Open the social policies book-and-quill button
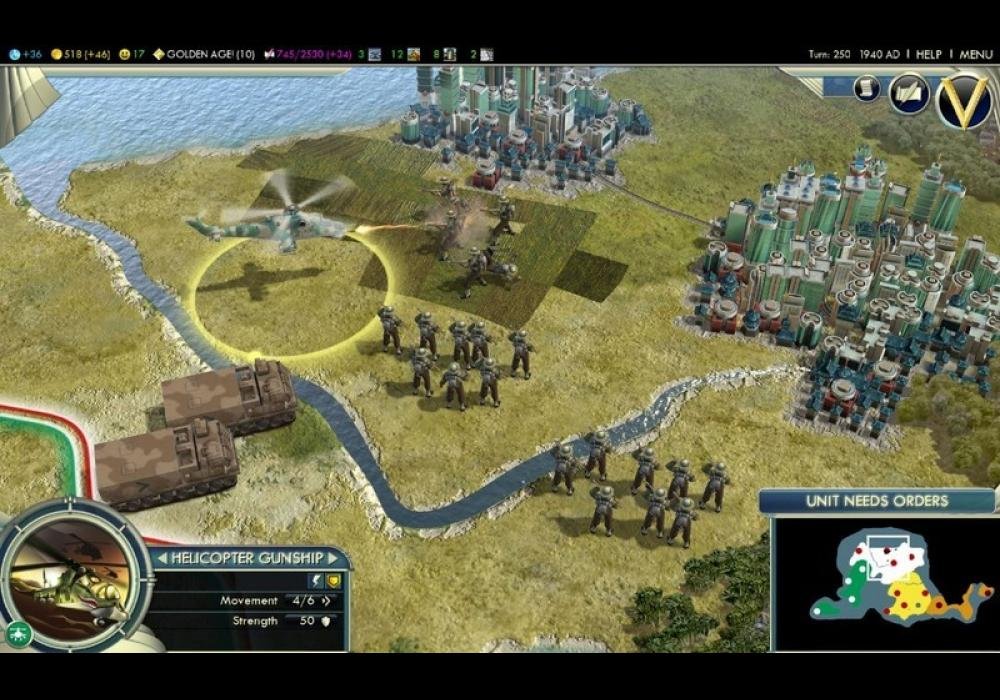Image resolution: width=1000 pixels, height=700 pixels. pyautogui.click(x=909, y=93)
